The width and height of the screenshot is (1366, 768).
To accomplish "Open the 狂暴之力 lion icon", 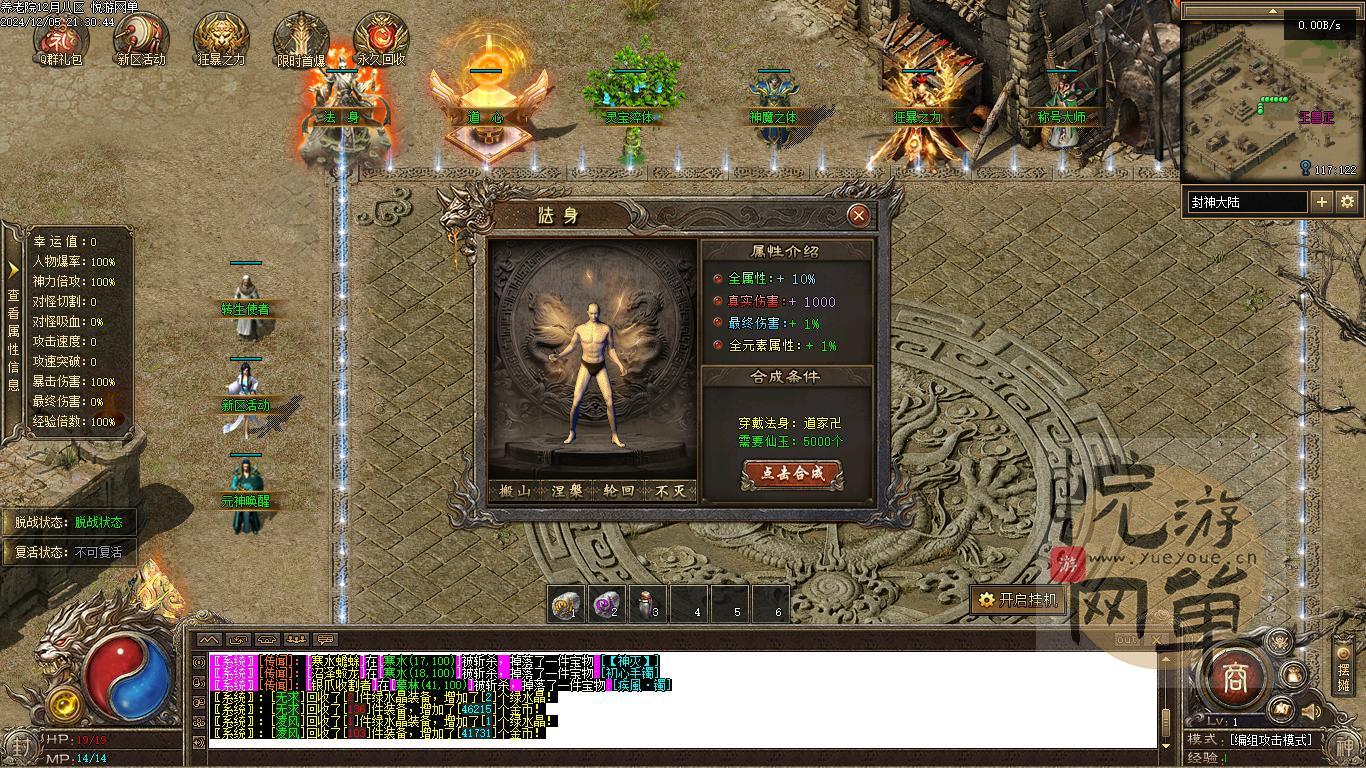I will click(x=221, y=40).
